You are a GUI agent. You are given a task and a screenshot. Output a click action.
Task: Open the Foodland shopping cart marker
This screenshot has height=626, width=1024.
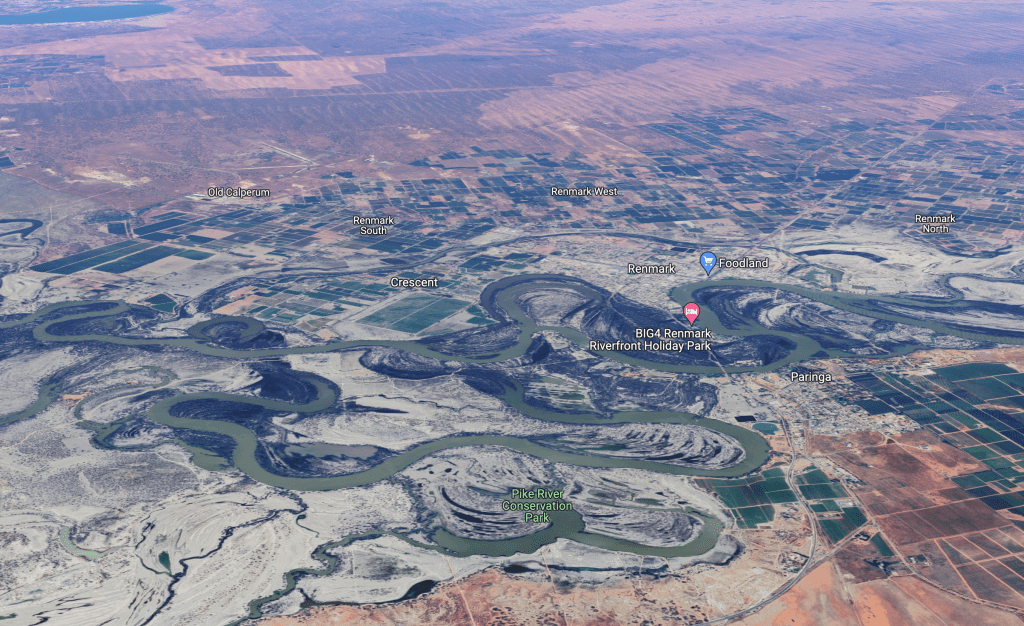coord(707,262)
